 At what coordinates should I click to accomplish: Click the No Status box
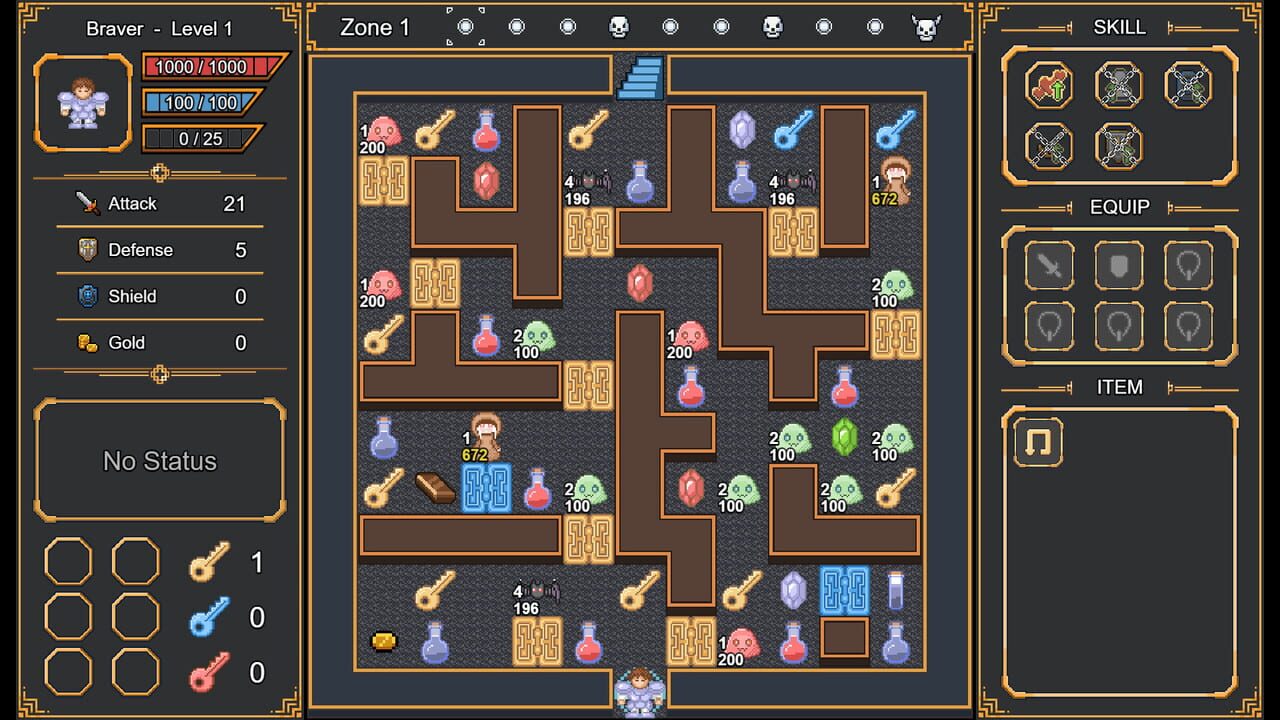(159, 461)
